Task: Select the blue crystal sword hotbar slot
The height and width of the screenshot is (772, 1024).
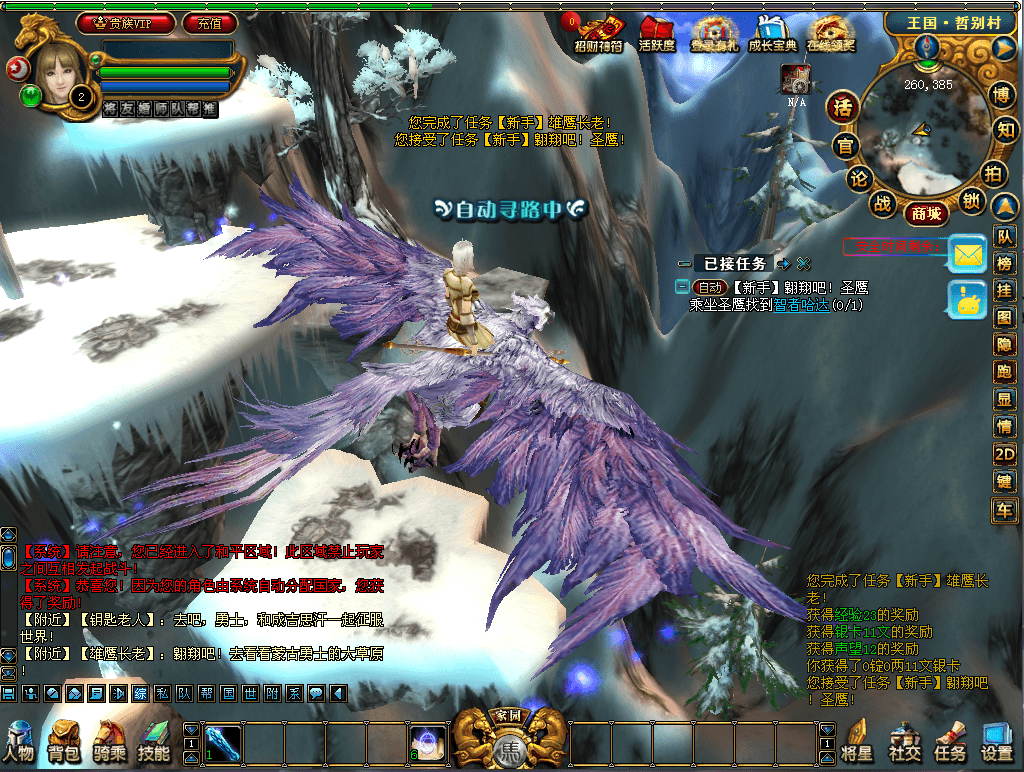Action: 221,742
